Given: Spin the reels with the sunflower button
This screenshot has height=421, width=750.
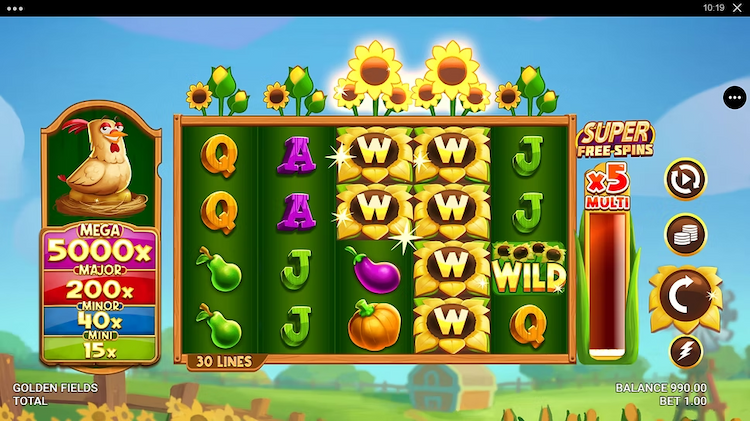Looking at the screenshot, I should pos(685,296).
